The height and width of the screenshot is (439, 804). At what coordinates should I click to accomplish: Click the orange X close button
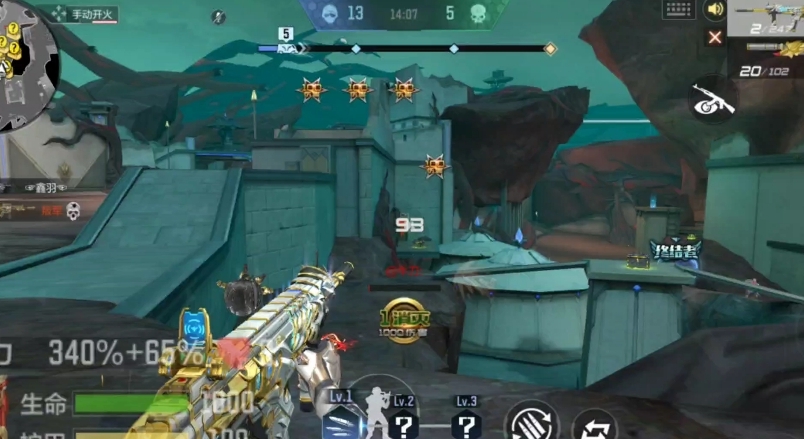coord(715,38)
